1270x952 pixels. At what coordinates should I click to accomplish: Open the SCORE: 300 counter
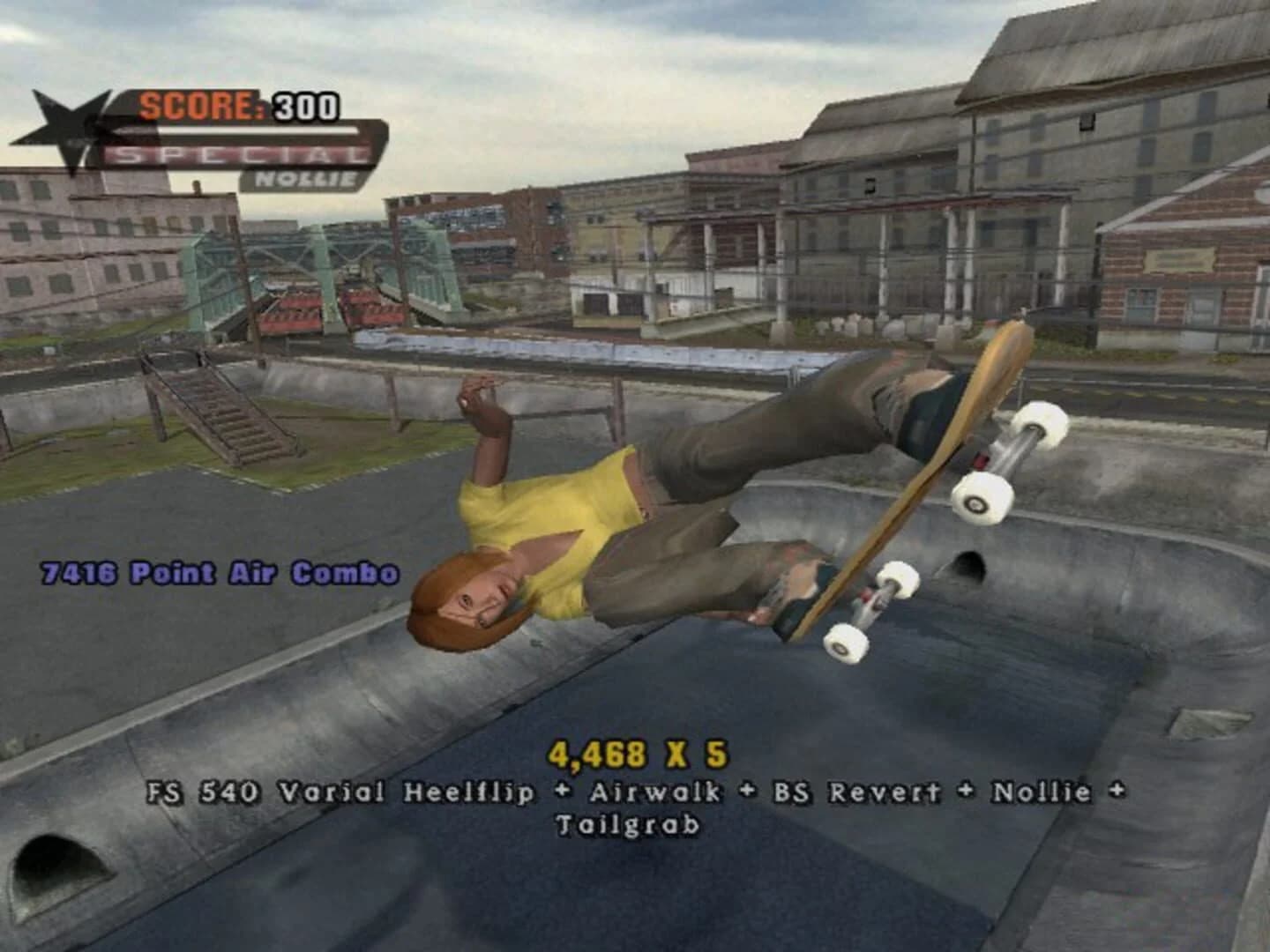point(240,103)
